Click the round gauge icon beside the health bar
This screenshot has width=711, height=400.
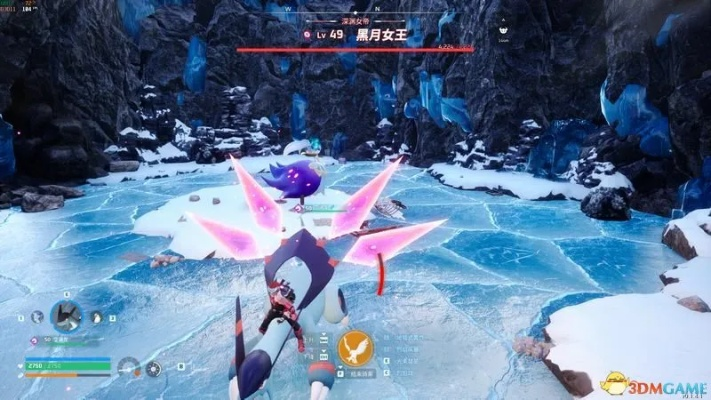click(128, 367)
